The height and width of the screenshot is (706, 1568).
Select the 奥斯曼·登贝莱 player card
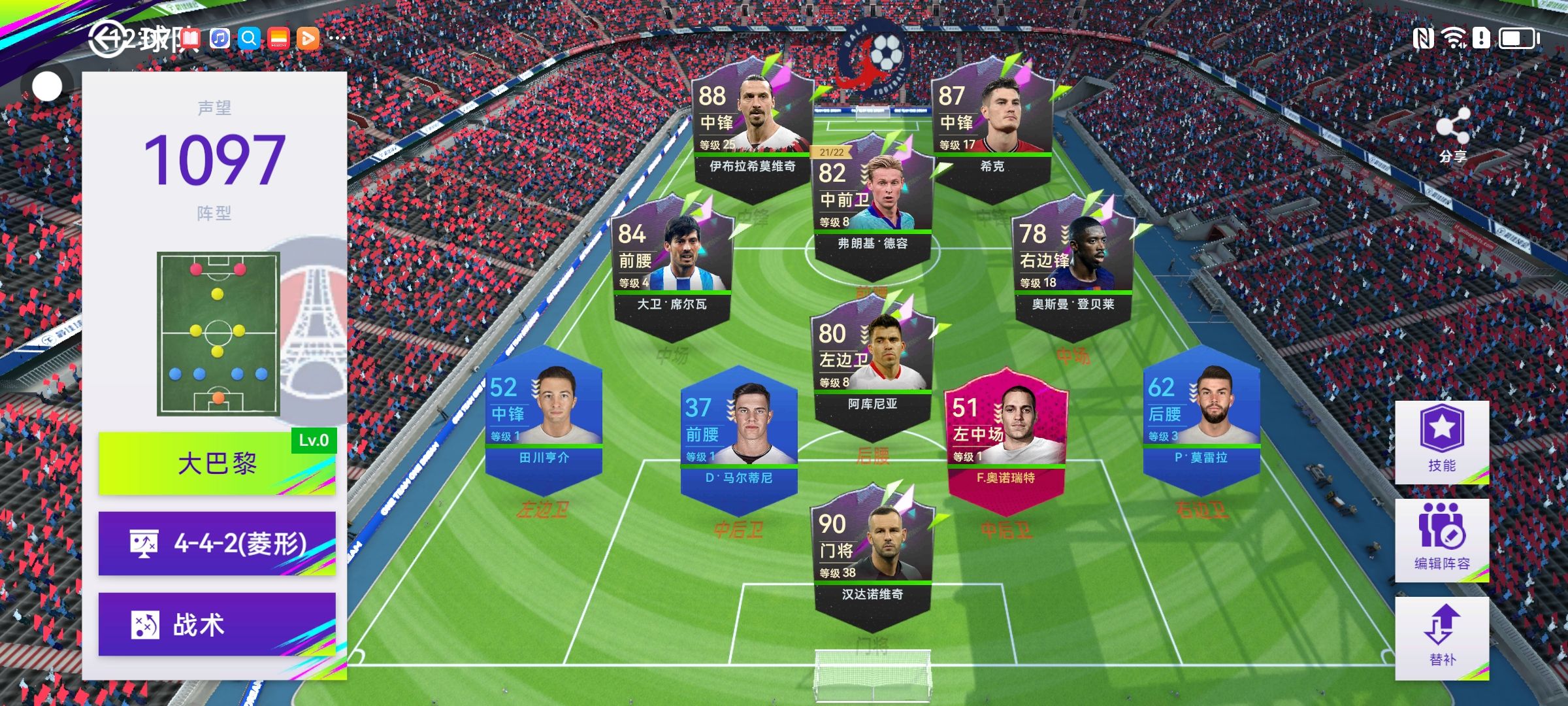tap(1073, 265)
